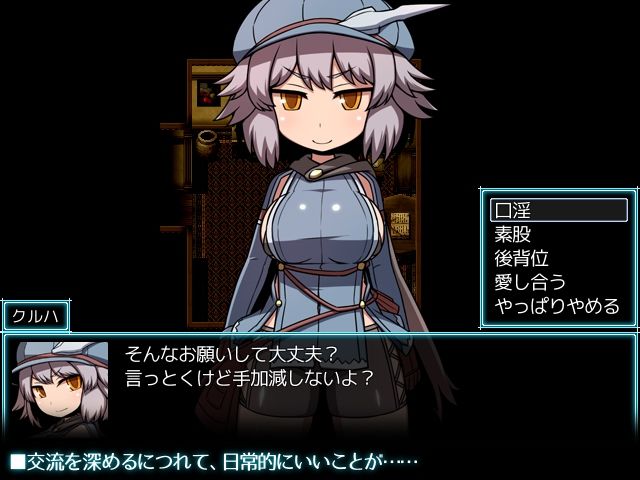The width and height of the screenshot is (640, 480).
Task: Choose the 愛し合う option
Action: pos(558,282)
